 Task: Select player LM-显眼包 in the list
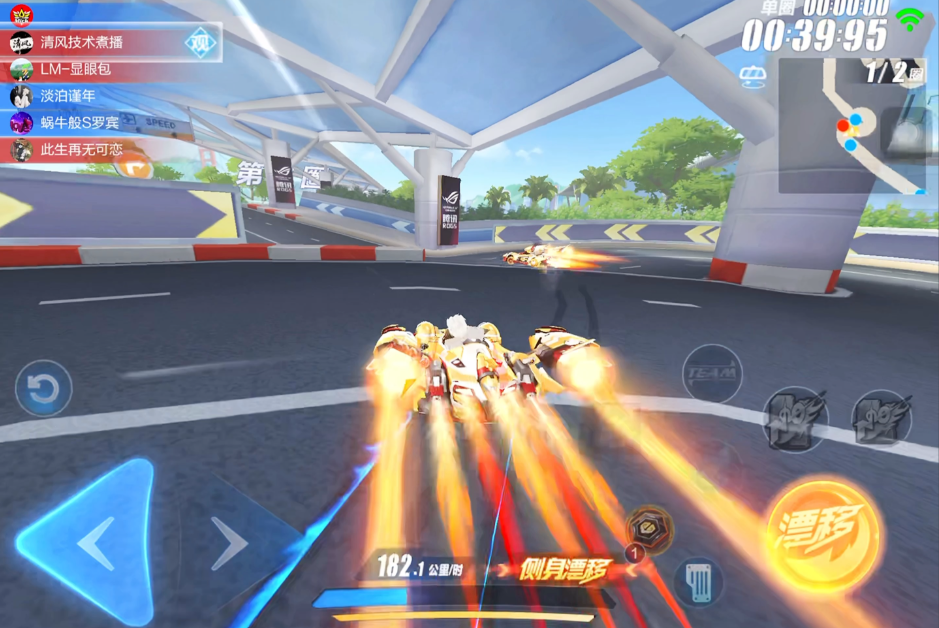pos(75,70)
